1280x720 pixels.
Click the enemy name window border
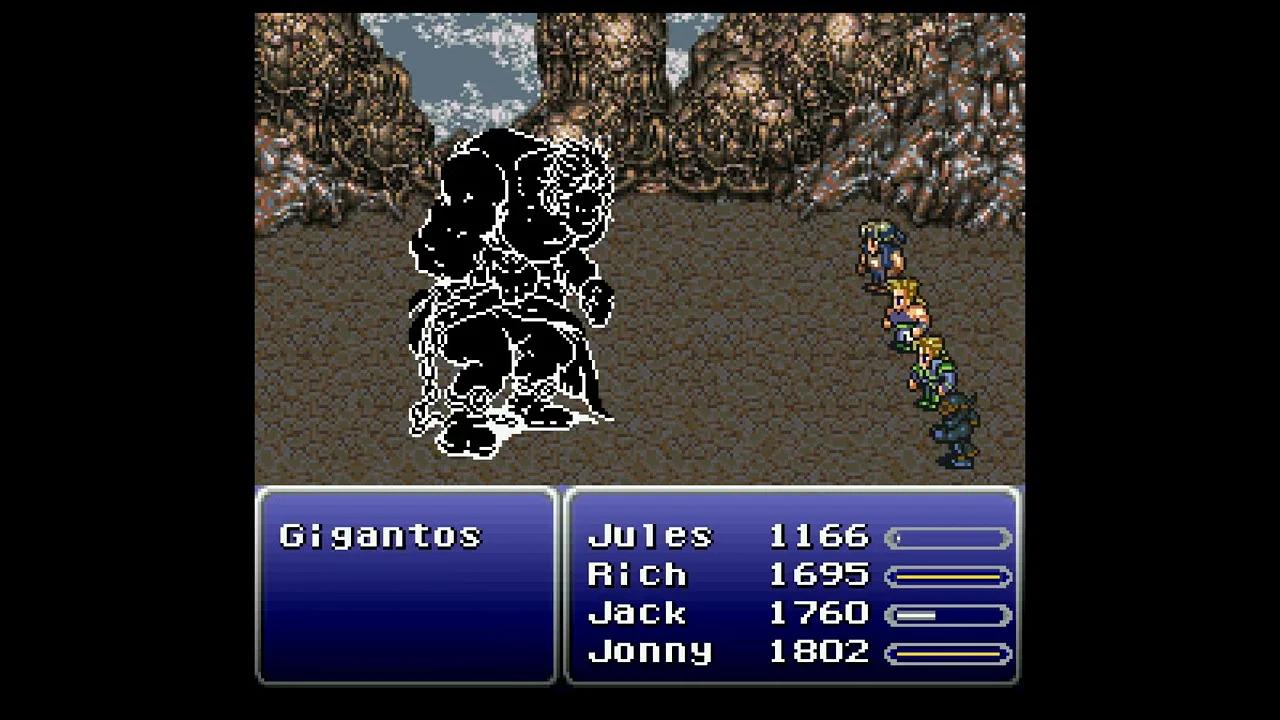pyautogui.click(x=405, y=485)
